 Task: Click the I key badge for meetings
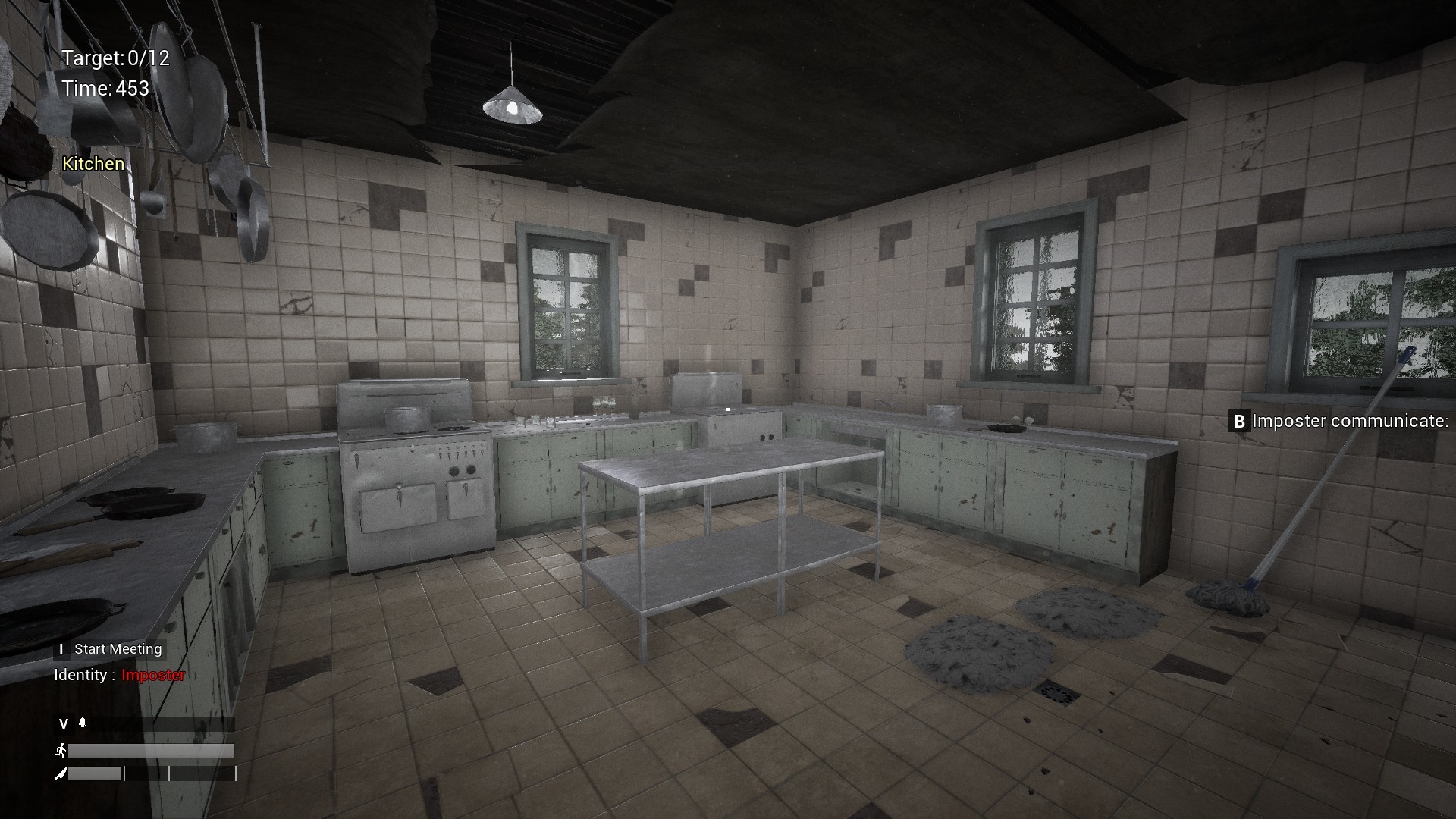[60, 649]
